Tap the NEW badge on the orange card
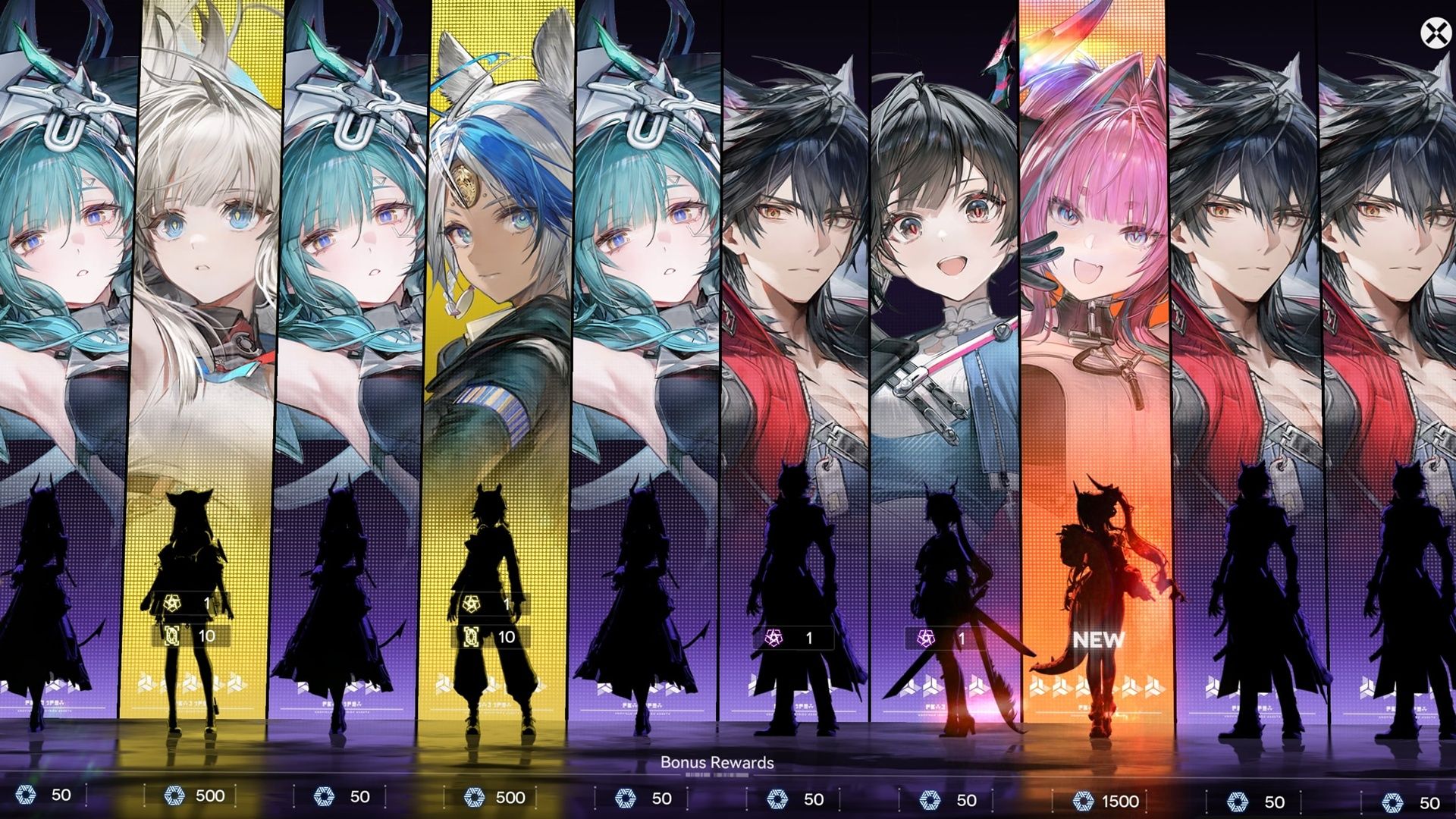 point(1097,640)
